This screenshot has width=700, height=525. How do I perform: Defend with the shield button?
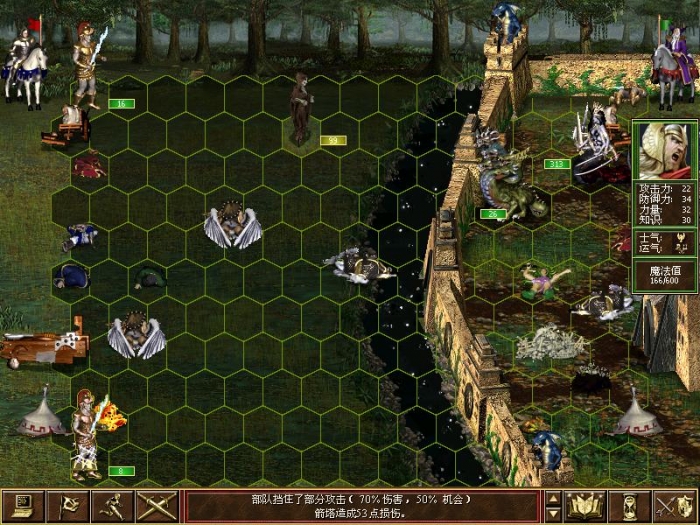tap(675, 506)
